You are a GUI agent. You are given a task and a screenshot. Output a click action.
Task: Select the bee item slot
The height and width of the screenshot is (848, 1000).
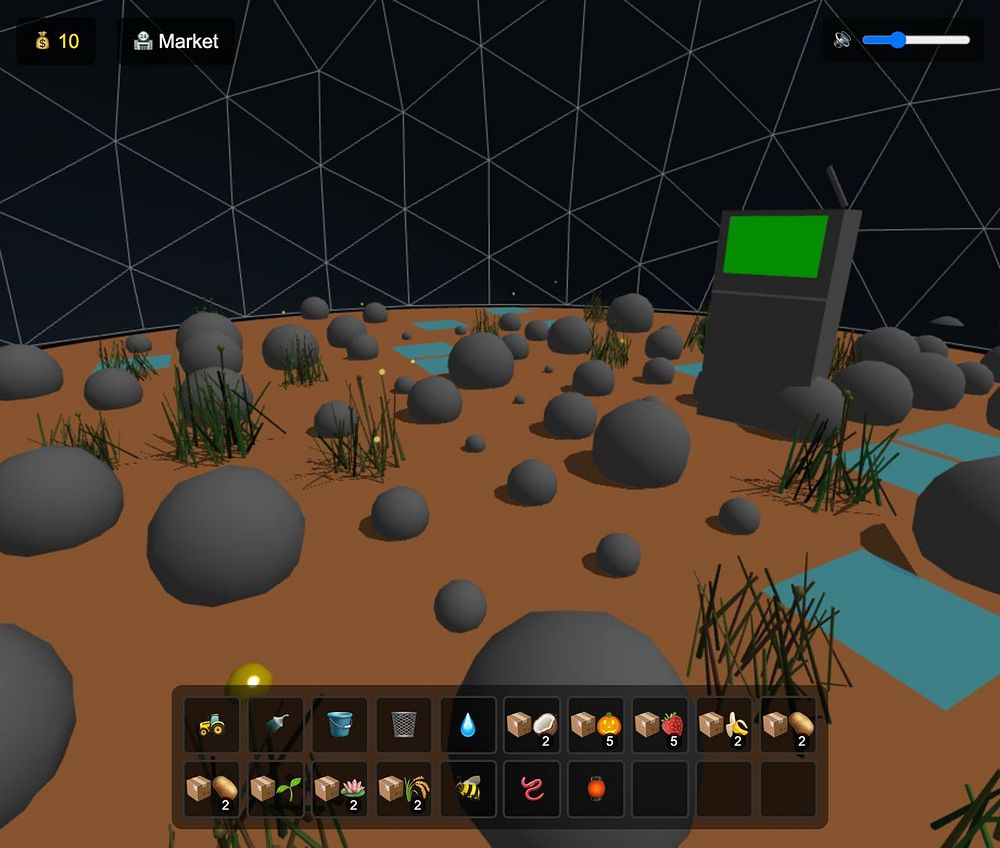pos(468,789)
